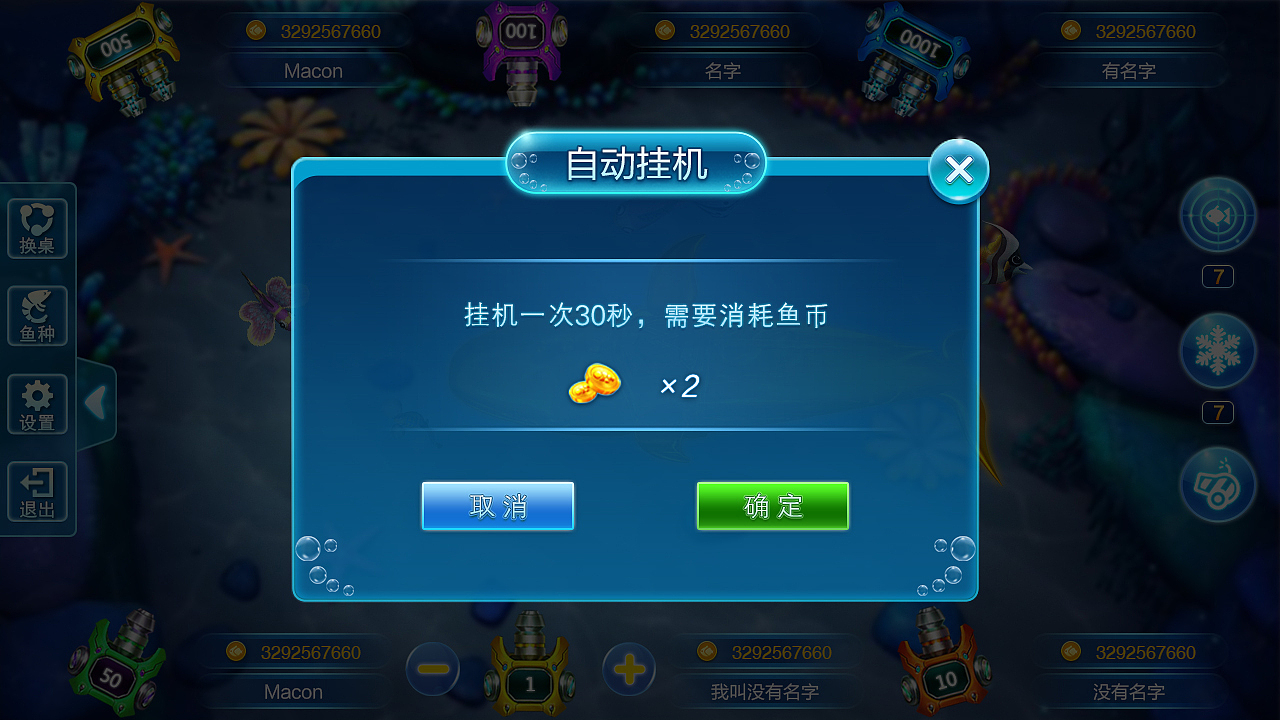Use the cannon bomb skill
The height and width of the screenshot is (720, 1280).
click(x=1217, y=484)
